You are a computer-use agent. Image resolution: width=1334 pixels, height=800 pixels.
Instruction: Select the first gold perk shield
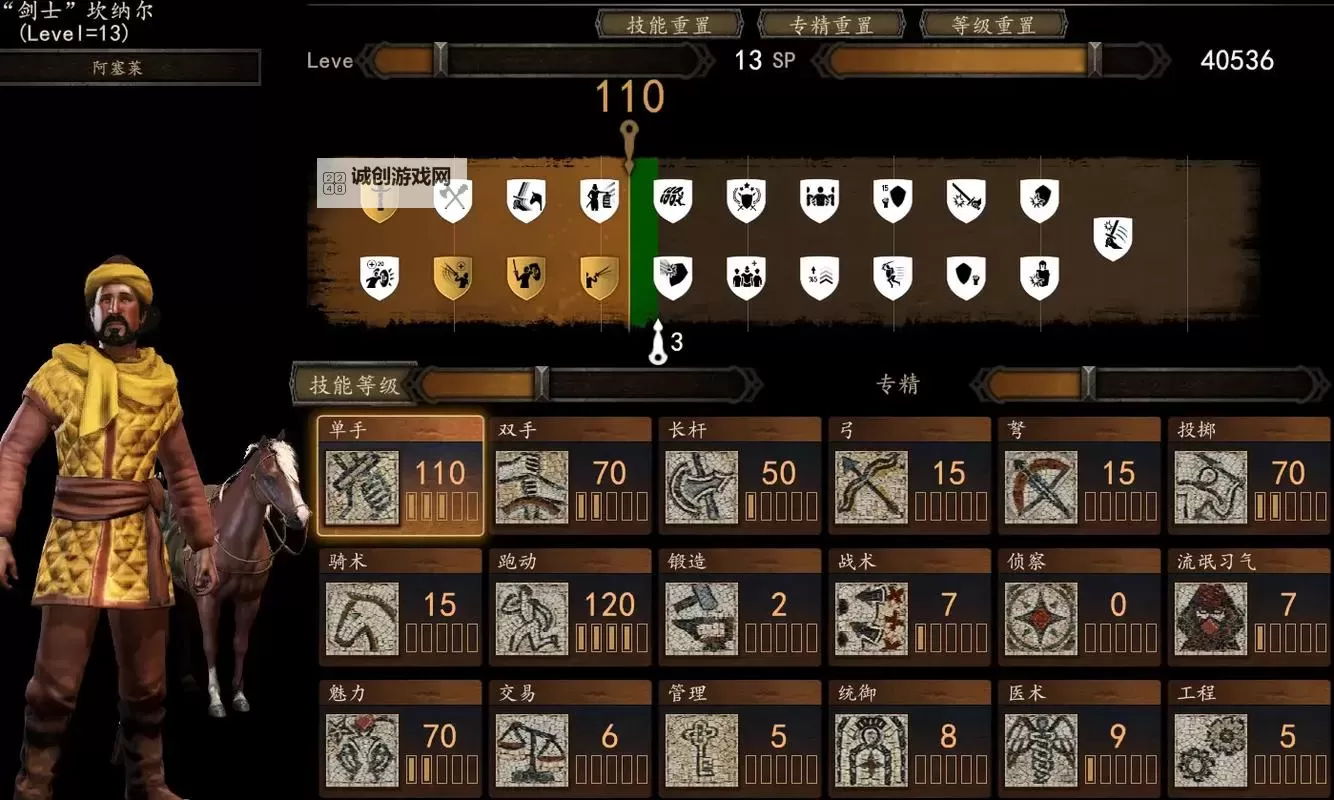pyautogui.click(x=380, y=198)
